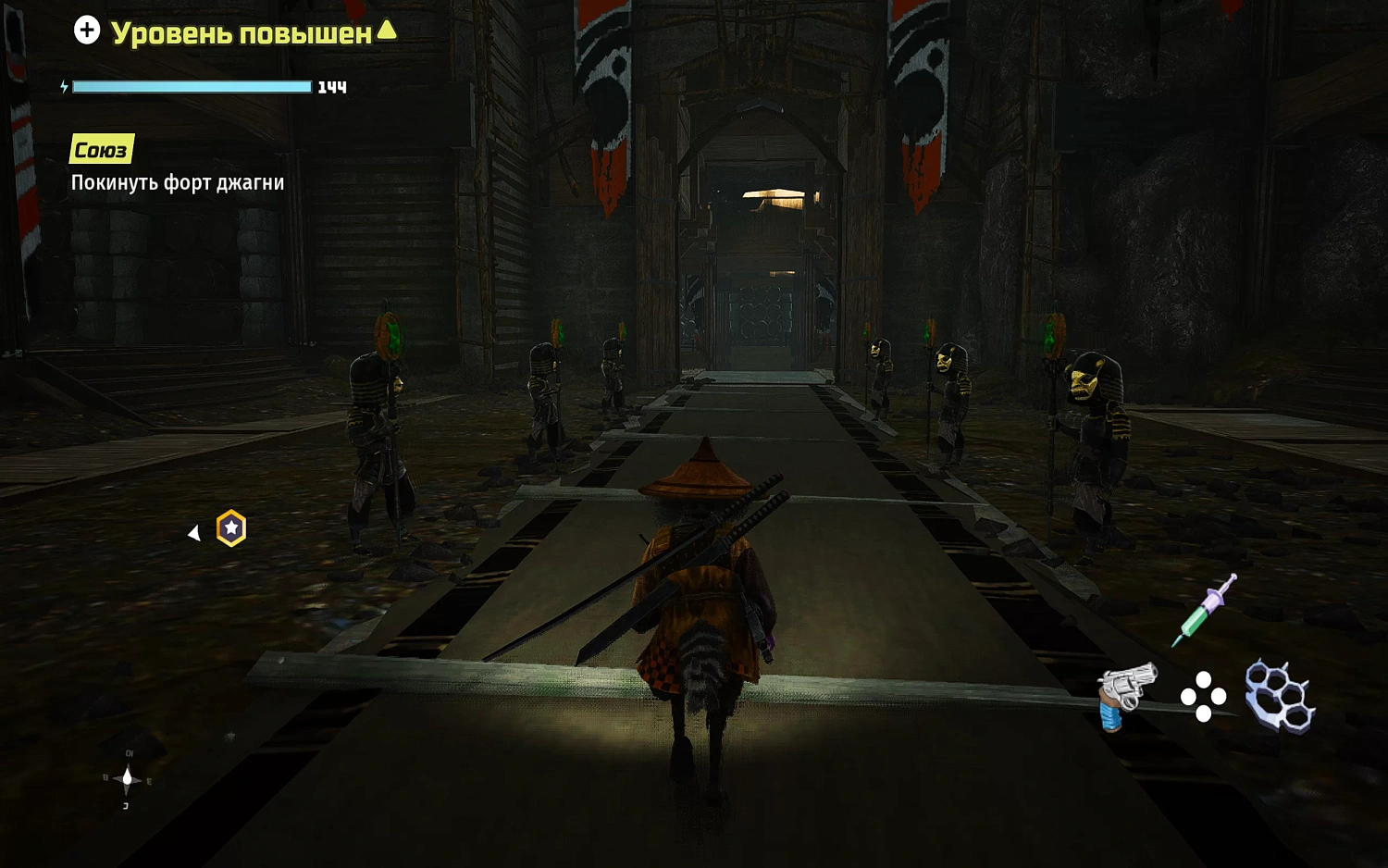Choose the brass knuckles weapon icon
Viewport: 1388px width, 868px height.
(1280, 696)
